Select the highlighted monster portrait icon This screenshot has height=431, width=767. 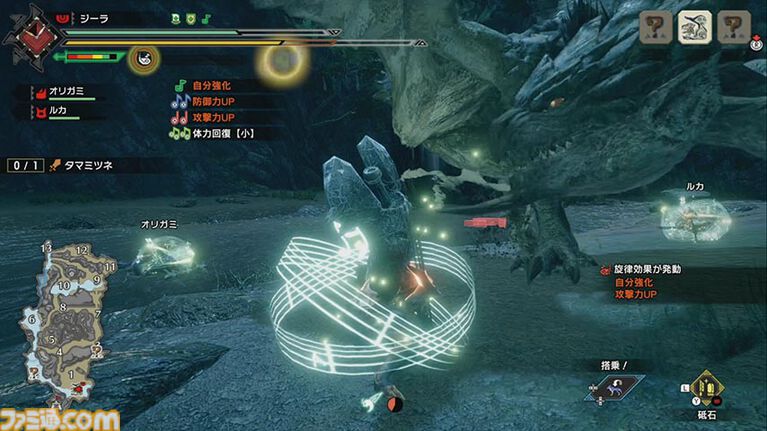[694, 28]
